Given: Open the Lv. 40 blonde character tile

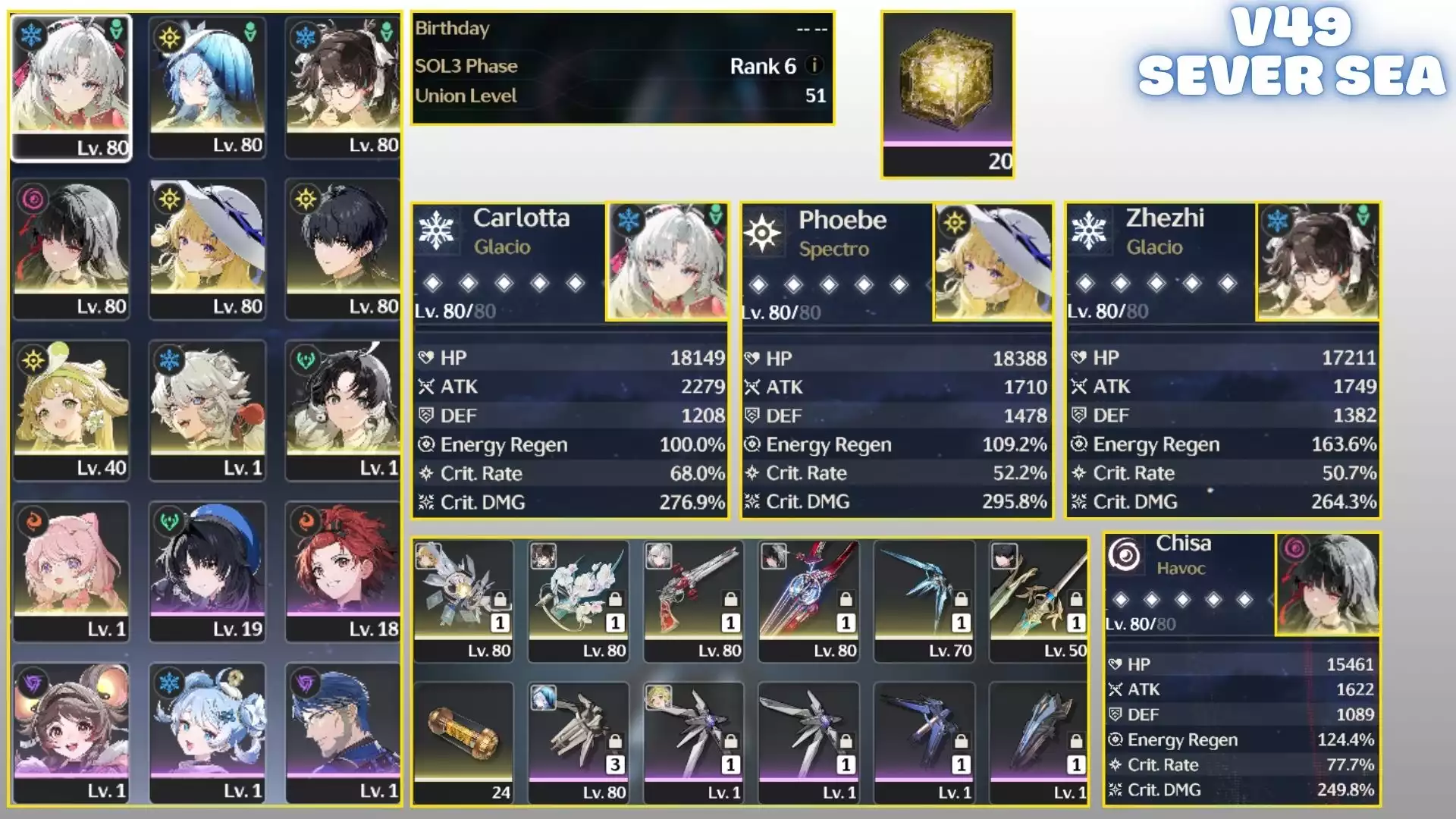Looking at the screenshot, I should coord(71,409).
